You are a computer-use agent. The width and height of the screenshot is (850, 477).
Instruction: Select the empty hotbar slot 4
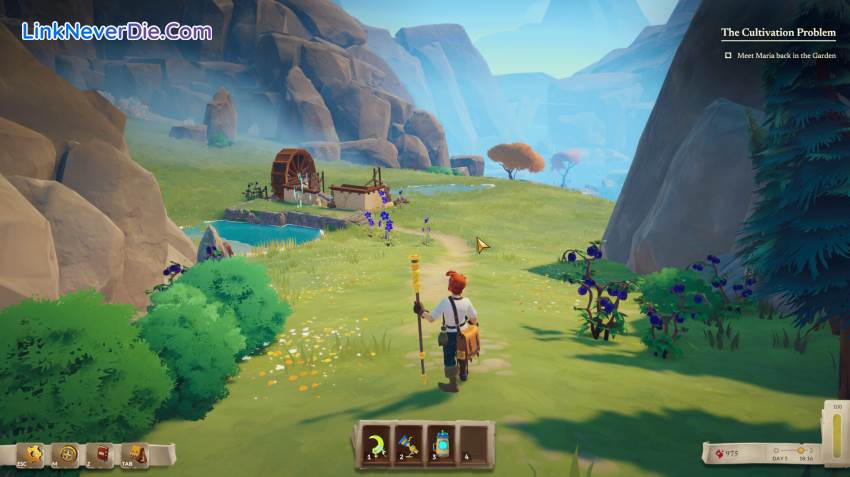475,443
